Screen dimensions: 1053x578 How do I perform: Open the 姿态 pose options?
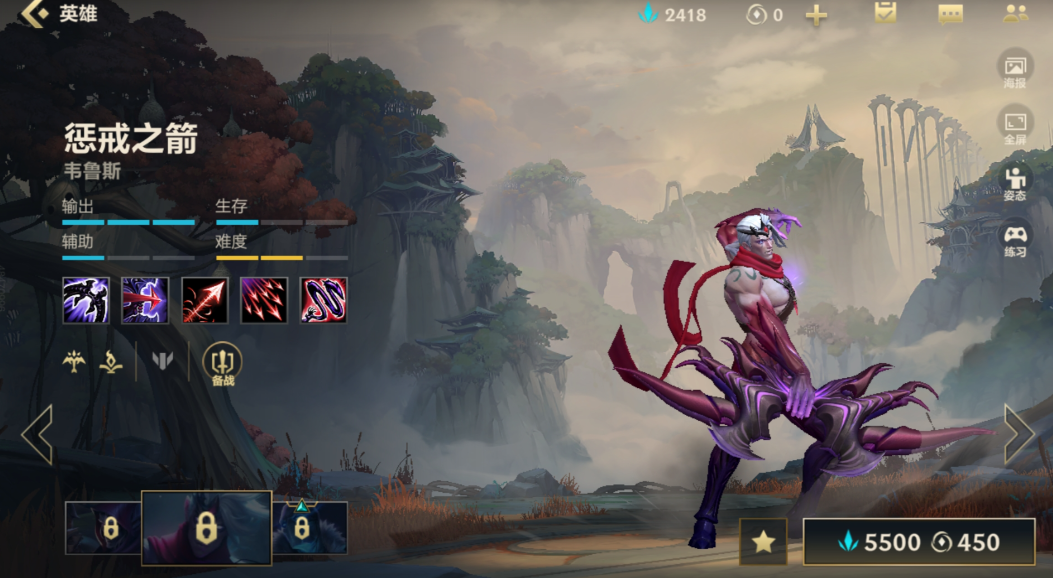point(1015,183)
